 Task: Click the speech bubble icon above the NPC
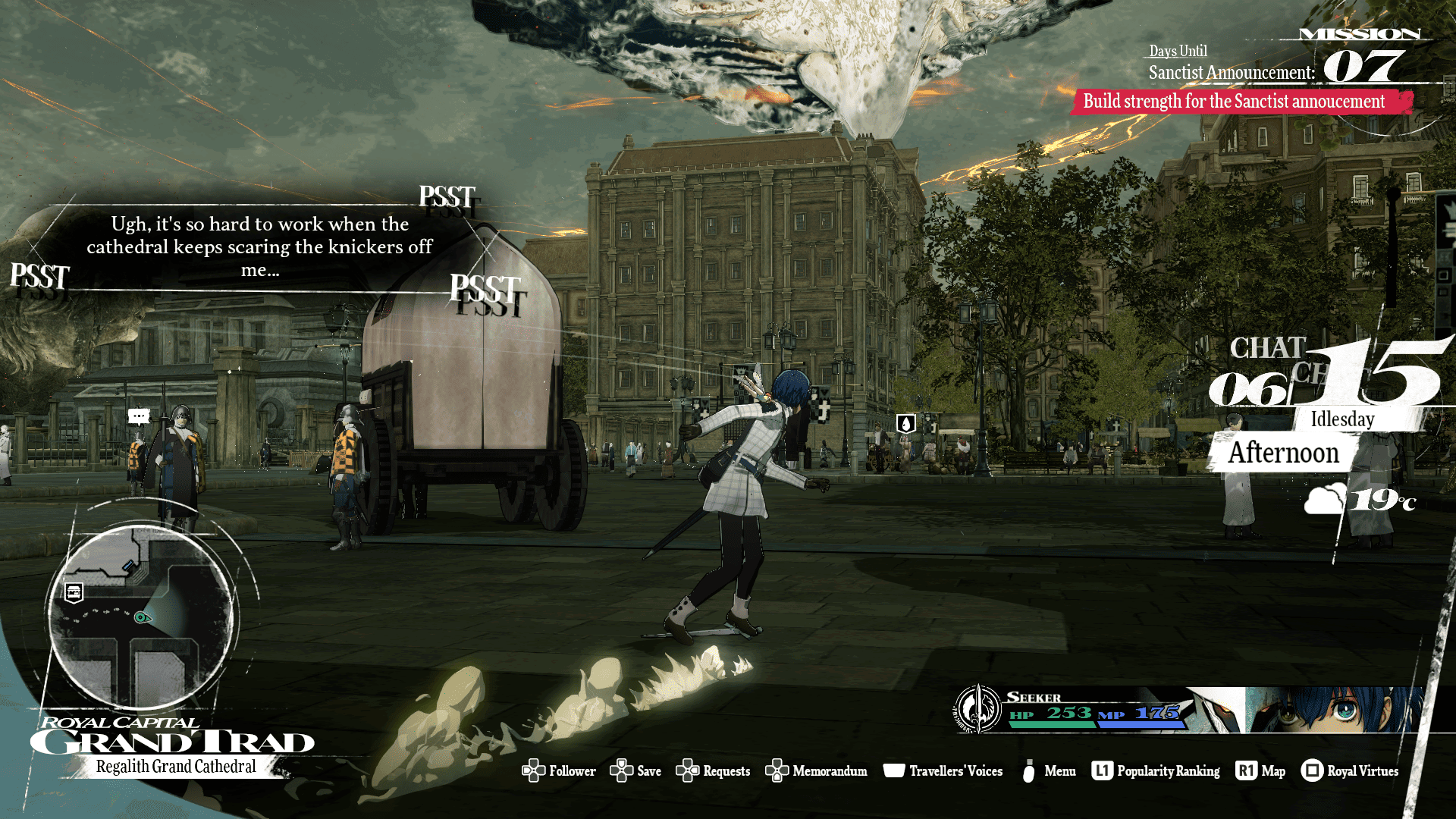coord(138,416)
